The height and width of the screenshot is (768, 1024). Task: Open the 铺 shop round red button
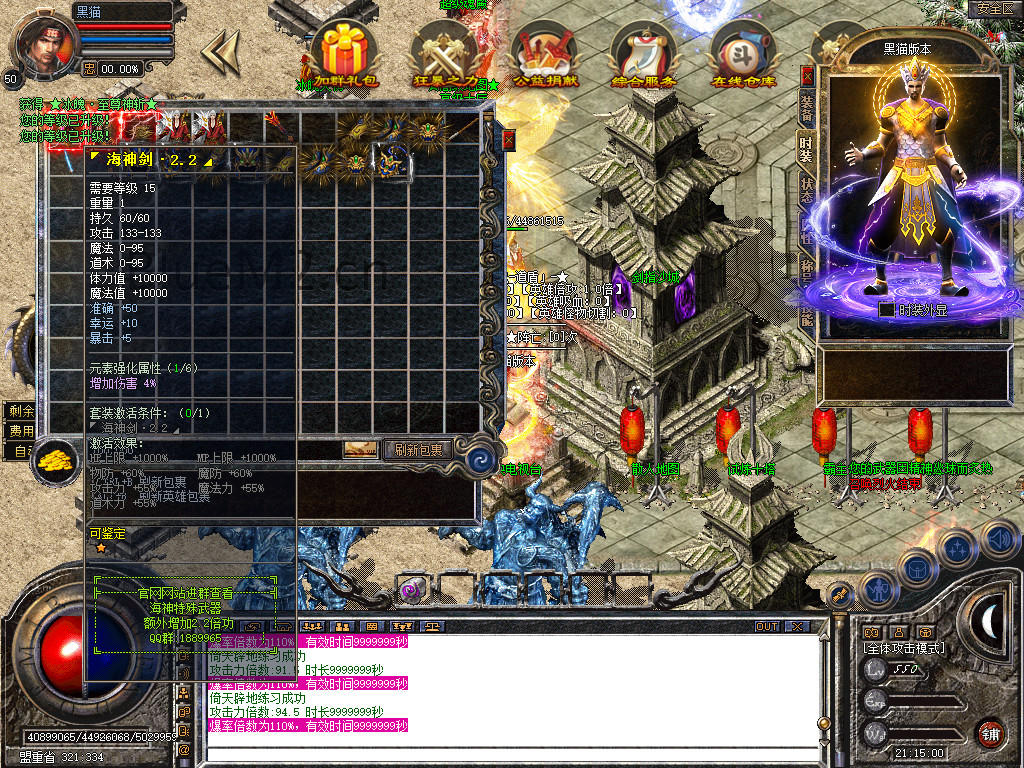click(990, 733)
